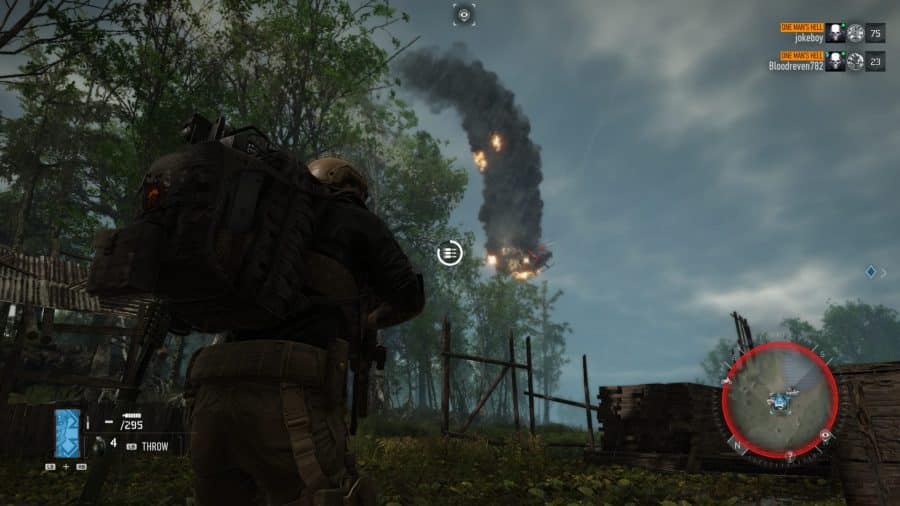Click the drone marker icon at top center
Screen dimensions: 900x506
(463, 14)
